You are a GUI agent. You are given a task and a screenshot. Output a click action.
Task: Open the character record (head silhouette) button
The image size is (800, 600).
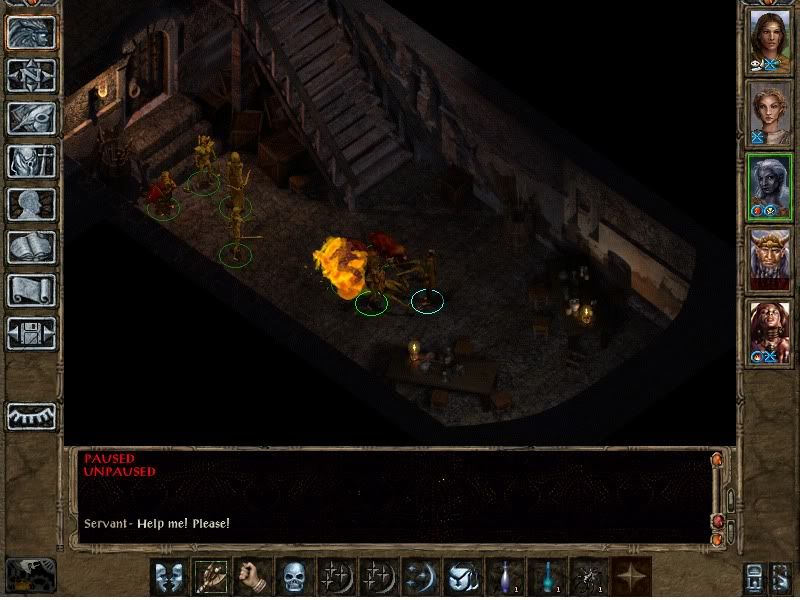coord(31,204)
